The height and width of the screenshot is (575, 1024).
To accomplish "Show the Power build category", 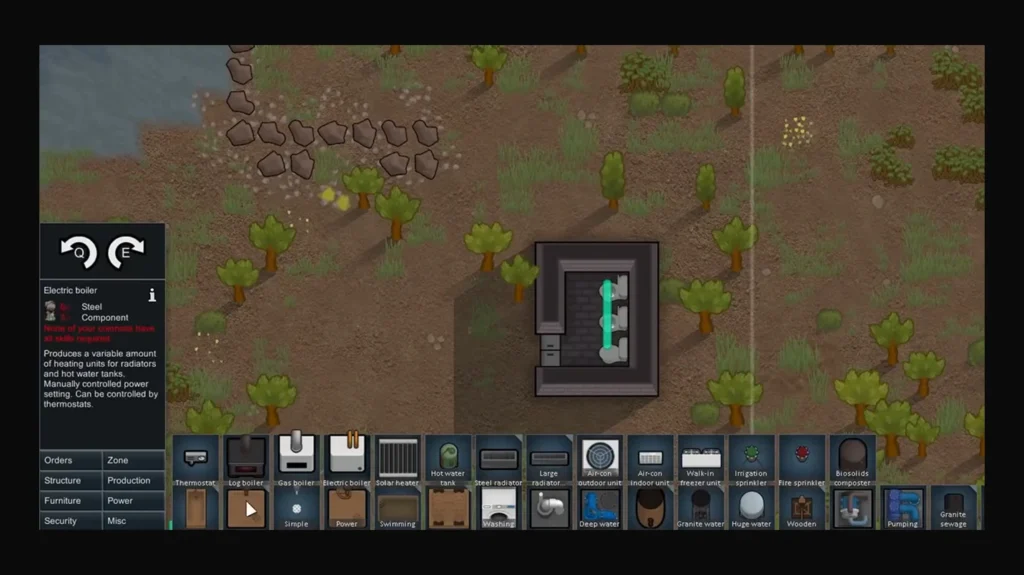I will tap(133, 500).
